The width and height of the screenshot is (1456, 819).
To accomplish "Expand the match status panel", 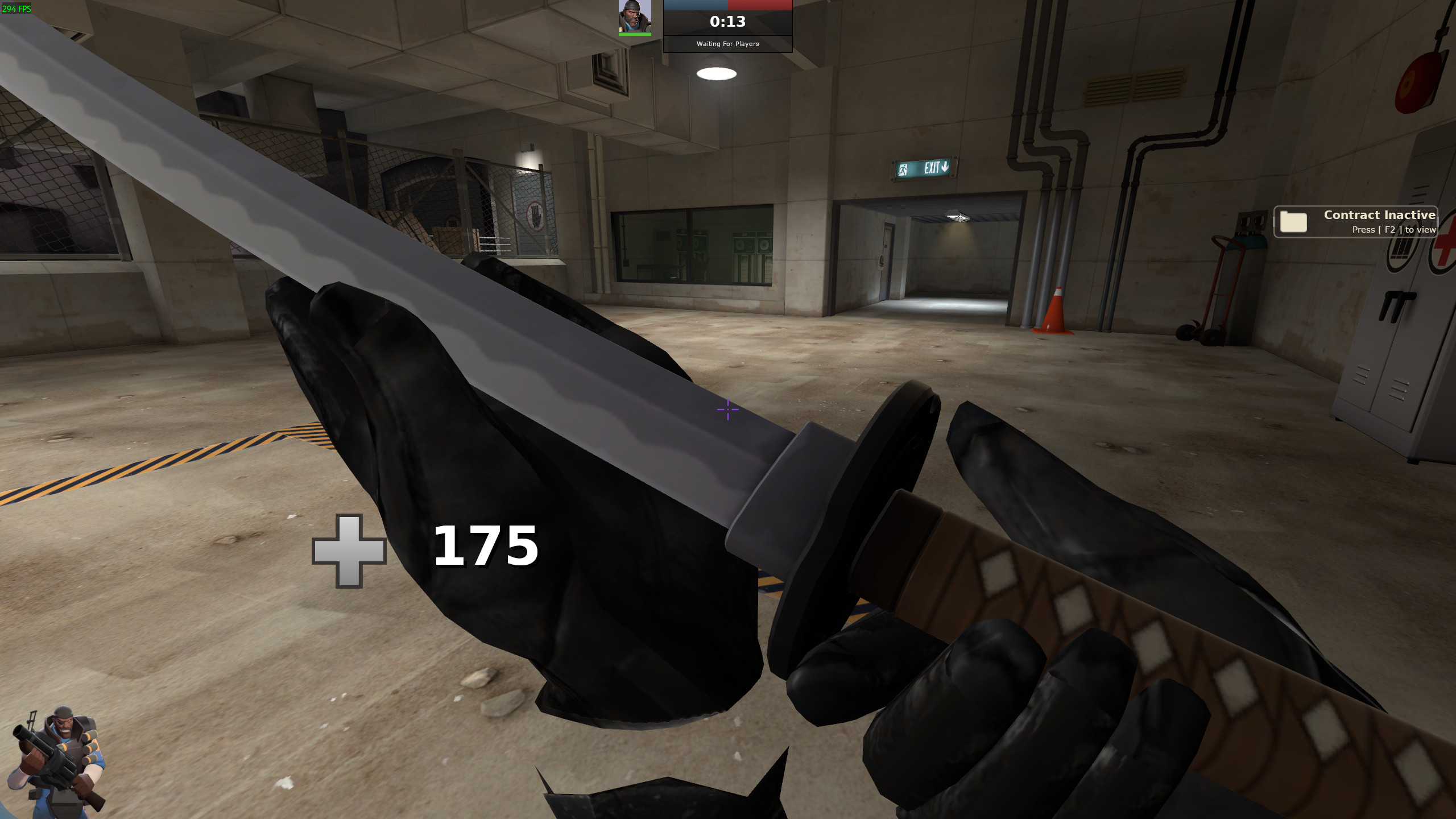I will tap(728, 26).
